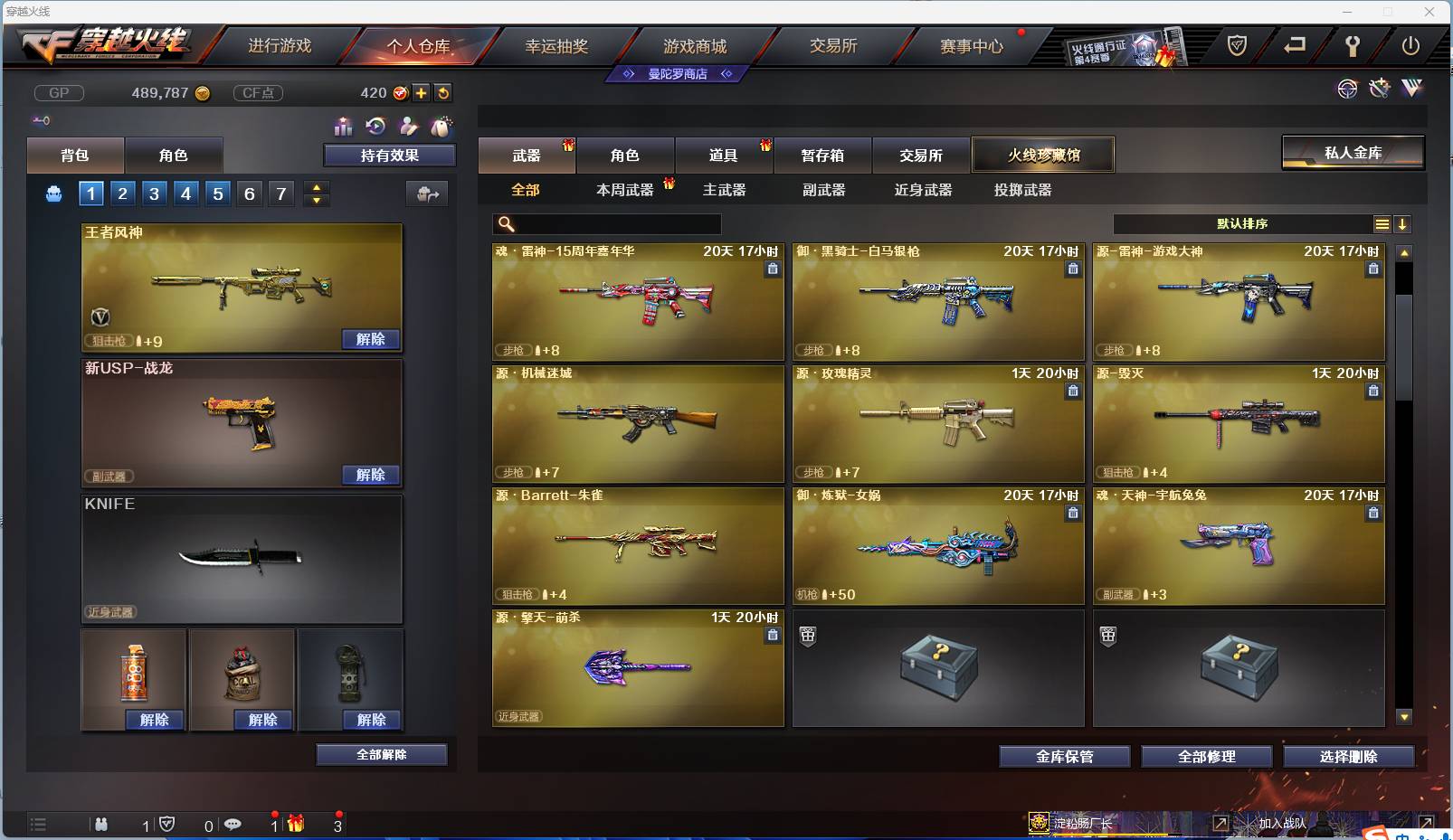
Task: Click the dog-tag nameplate icon above the backpack
Action: click(x=442, y=127)
